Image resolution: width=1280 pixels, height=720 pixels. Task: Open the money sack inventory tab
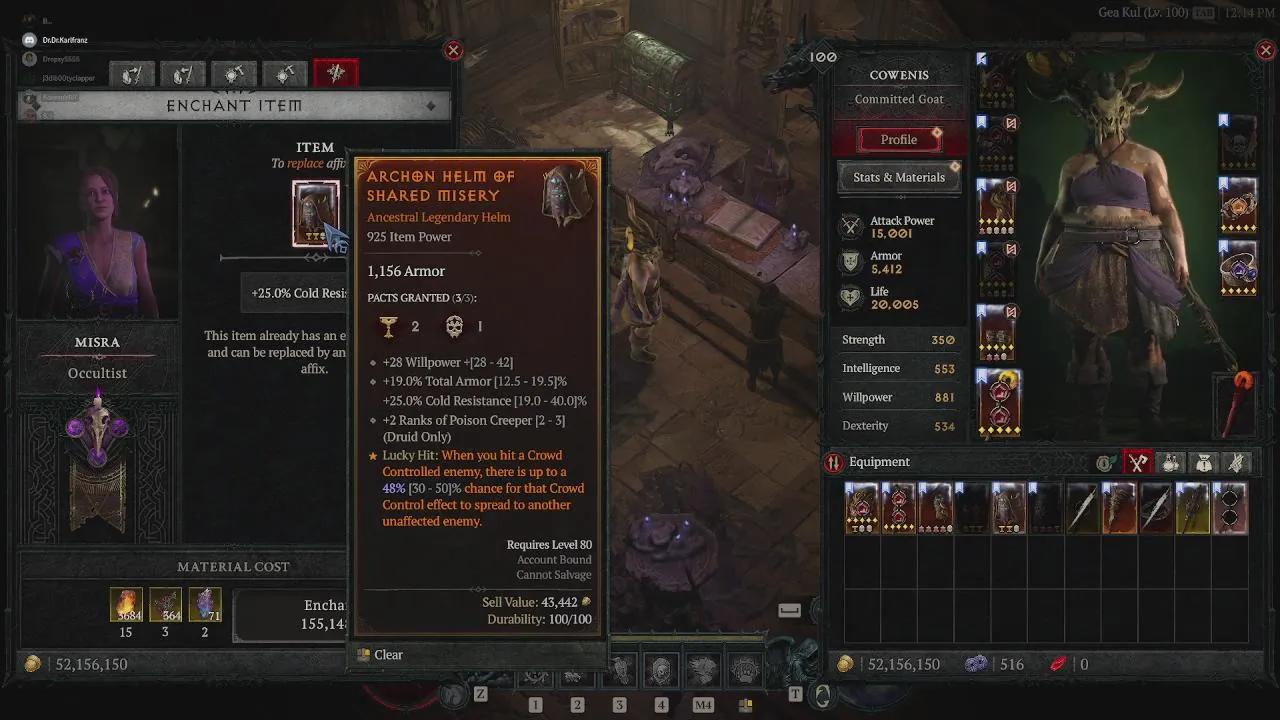(x=1204, y=462)
